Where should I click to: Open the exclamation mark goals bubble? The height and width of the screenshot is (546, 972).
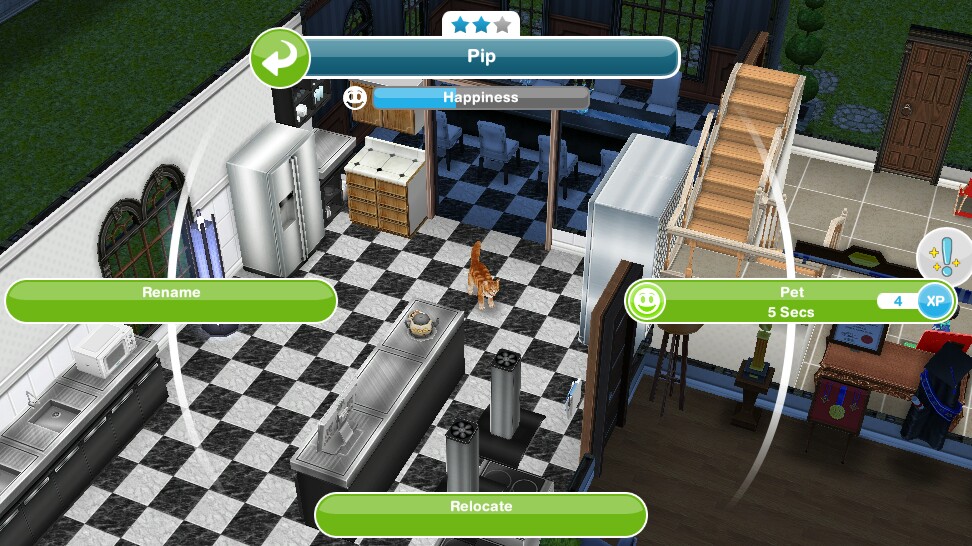coord(944,256)
